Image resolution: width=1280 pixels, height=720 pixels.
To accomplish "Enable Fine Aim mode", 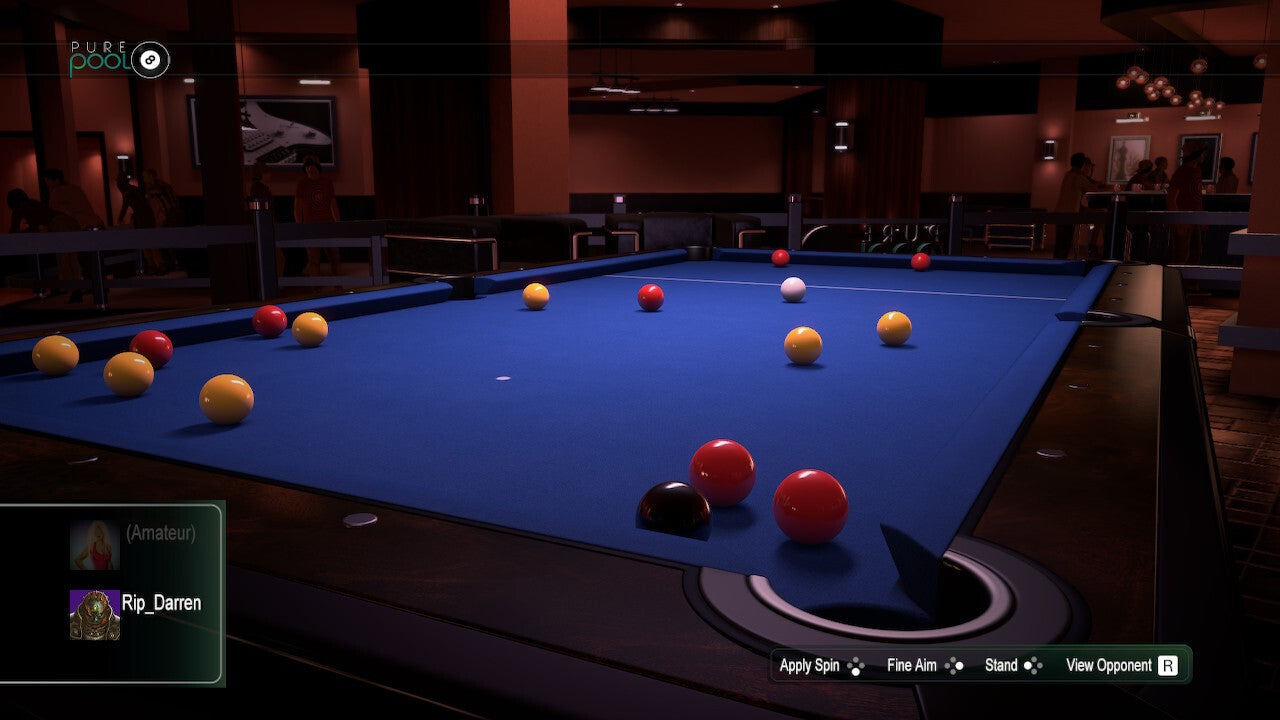I will tap(910, 665).
